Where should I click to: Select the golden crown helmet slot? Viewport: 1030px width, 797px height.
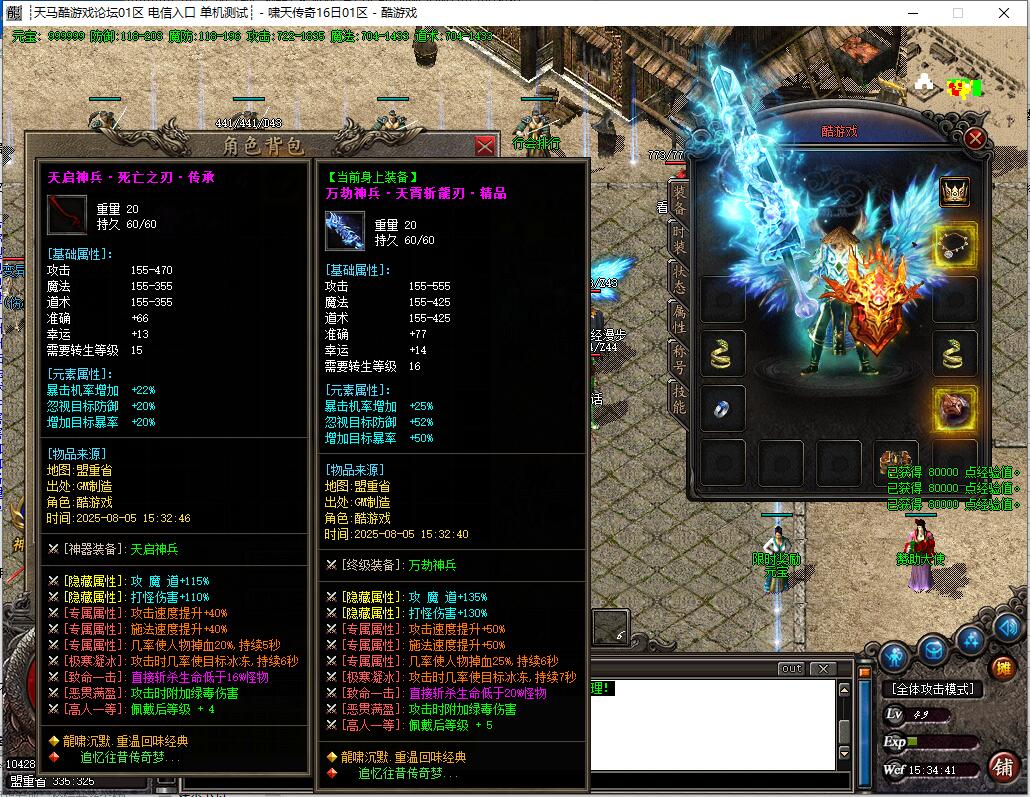[955, 191]
